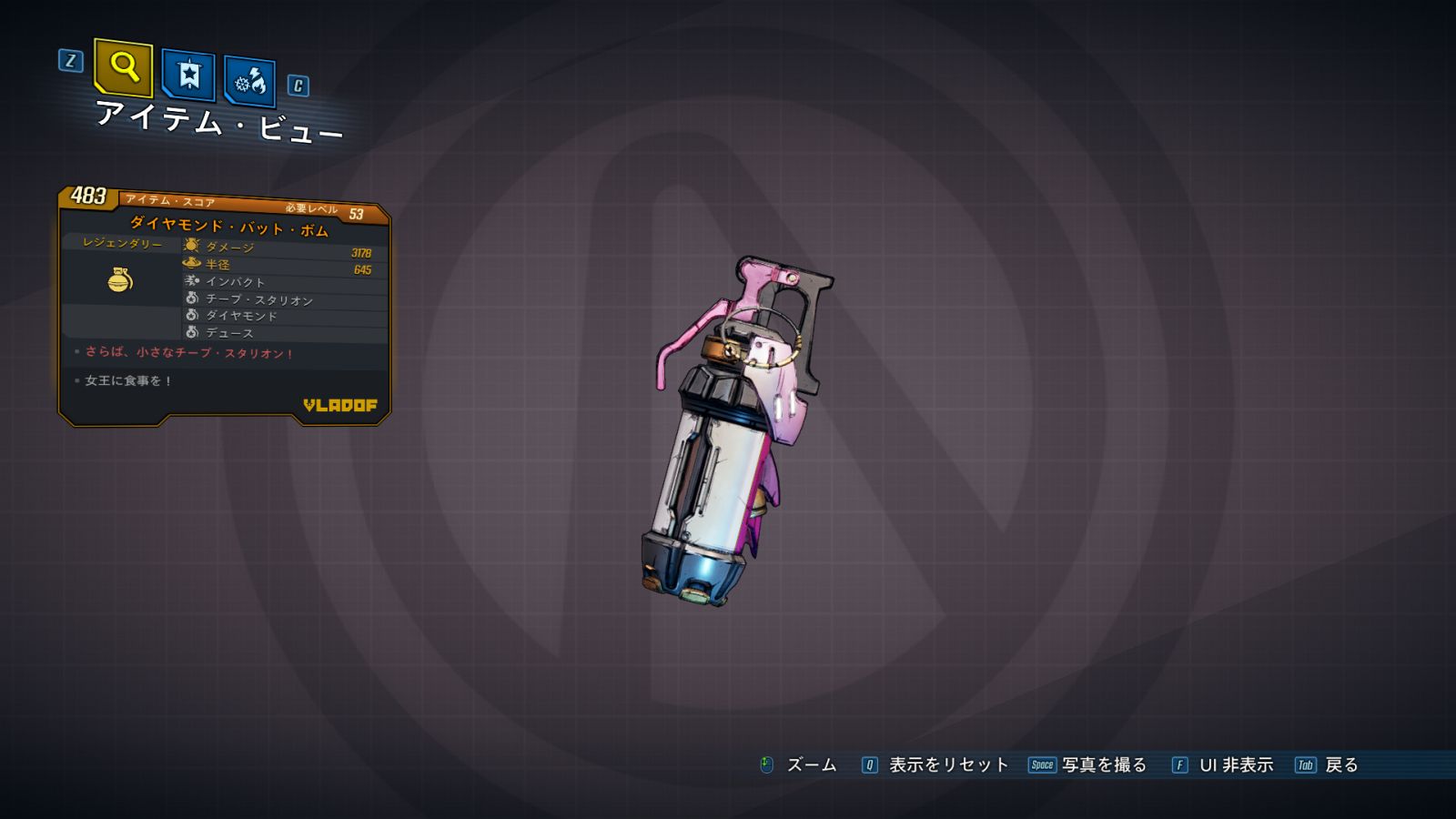The image size is (1456, 819).
Task: Click the ダイヤモンド・バット・ボム item card
Action: pos(224,305)
